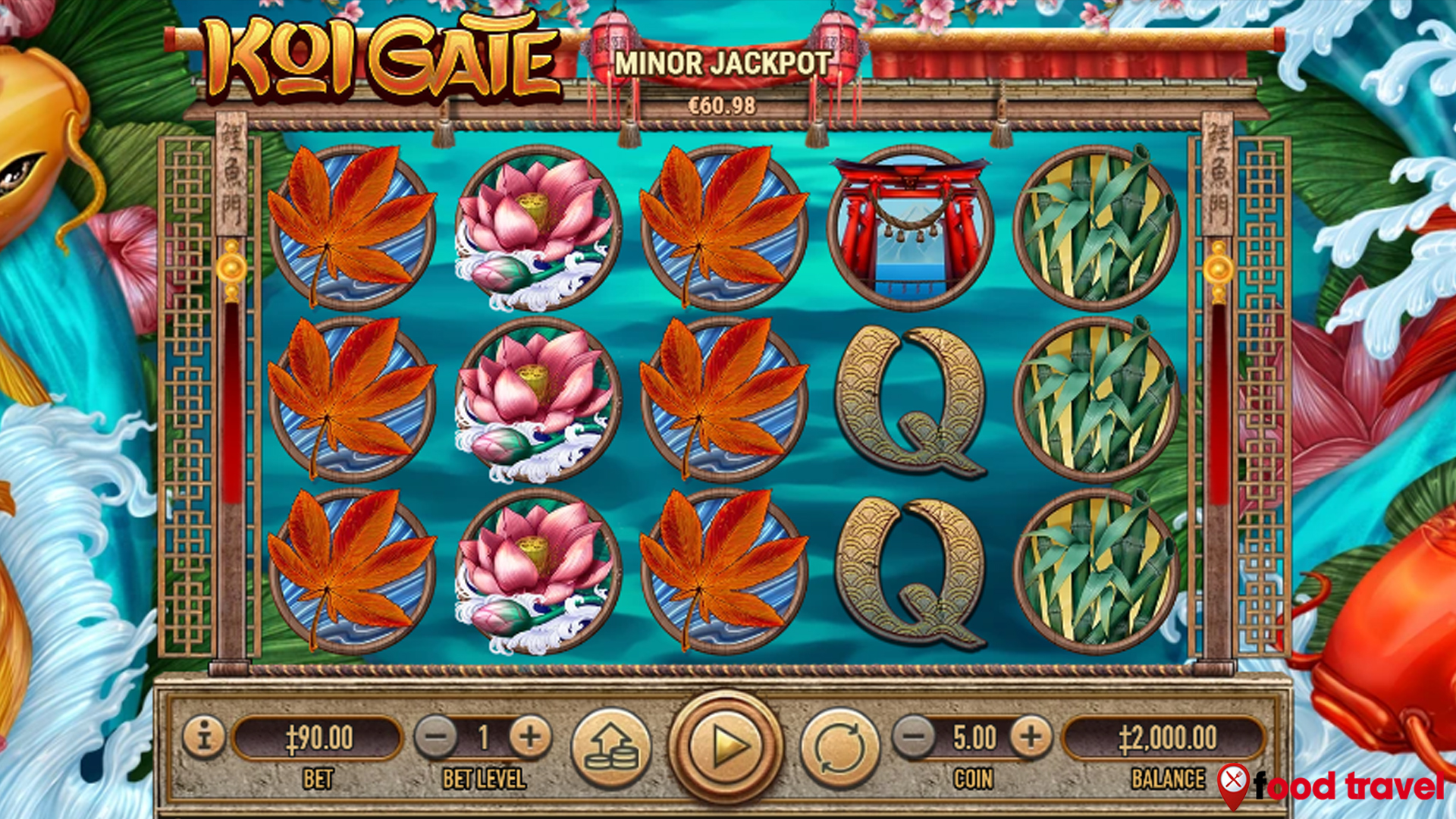Turn on autoplay with circular arrows button
Viewport: 1456px width, 819px height.
840,747
